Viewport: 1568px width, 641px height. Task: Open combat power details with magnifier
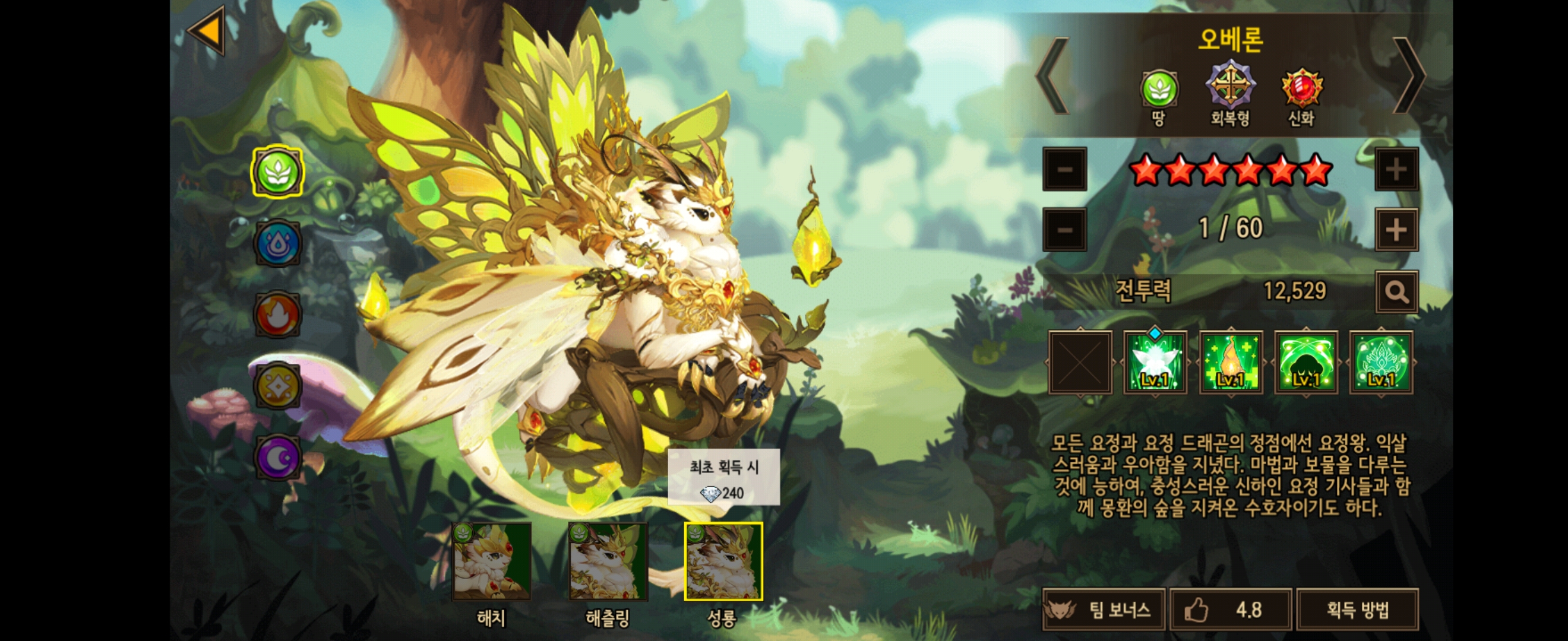tap(1396, 292)
